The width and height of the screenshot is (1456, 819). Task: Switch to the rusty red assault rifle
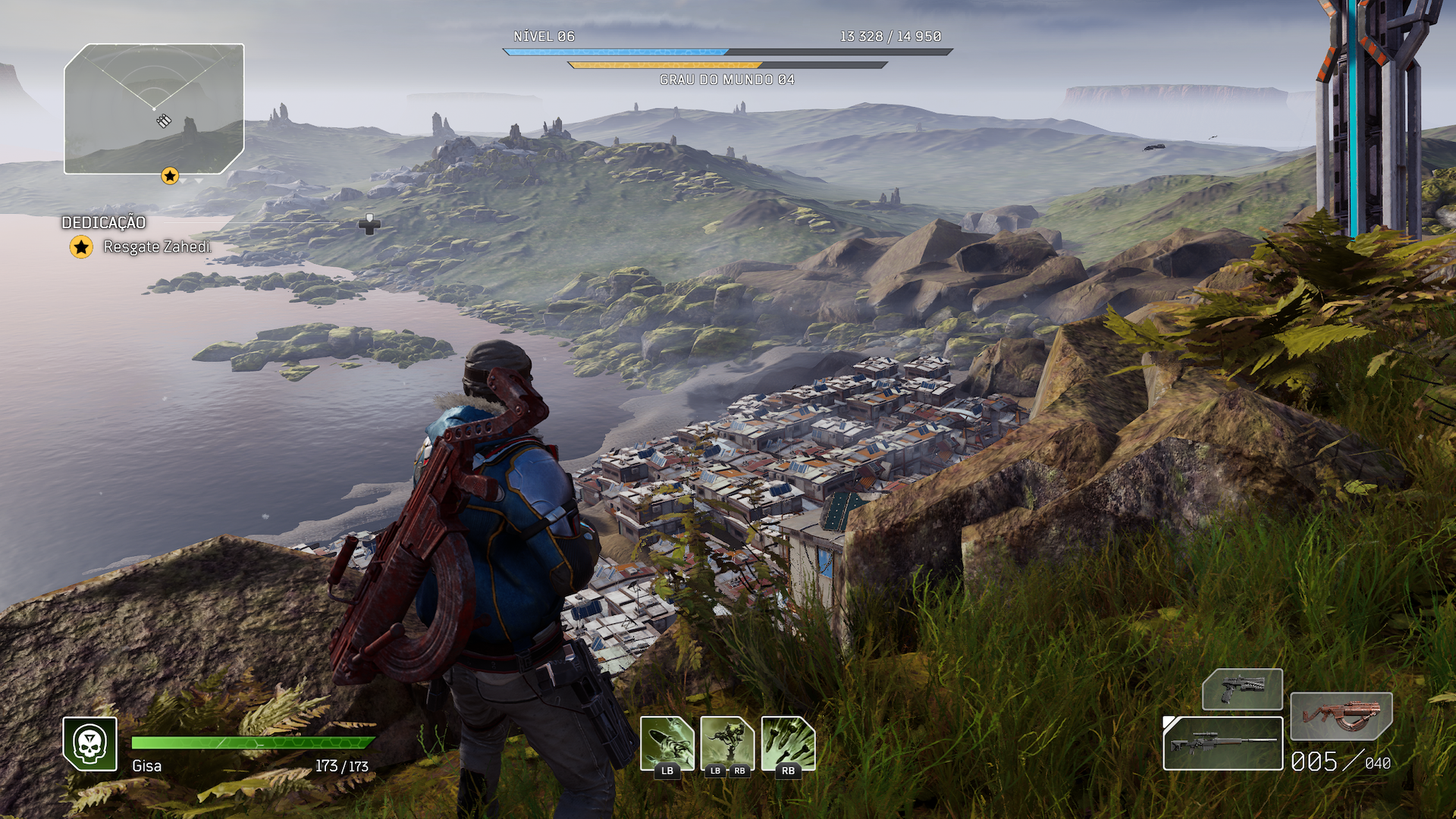(x=1341, y=715)
